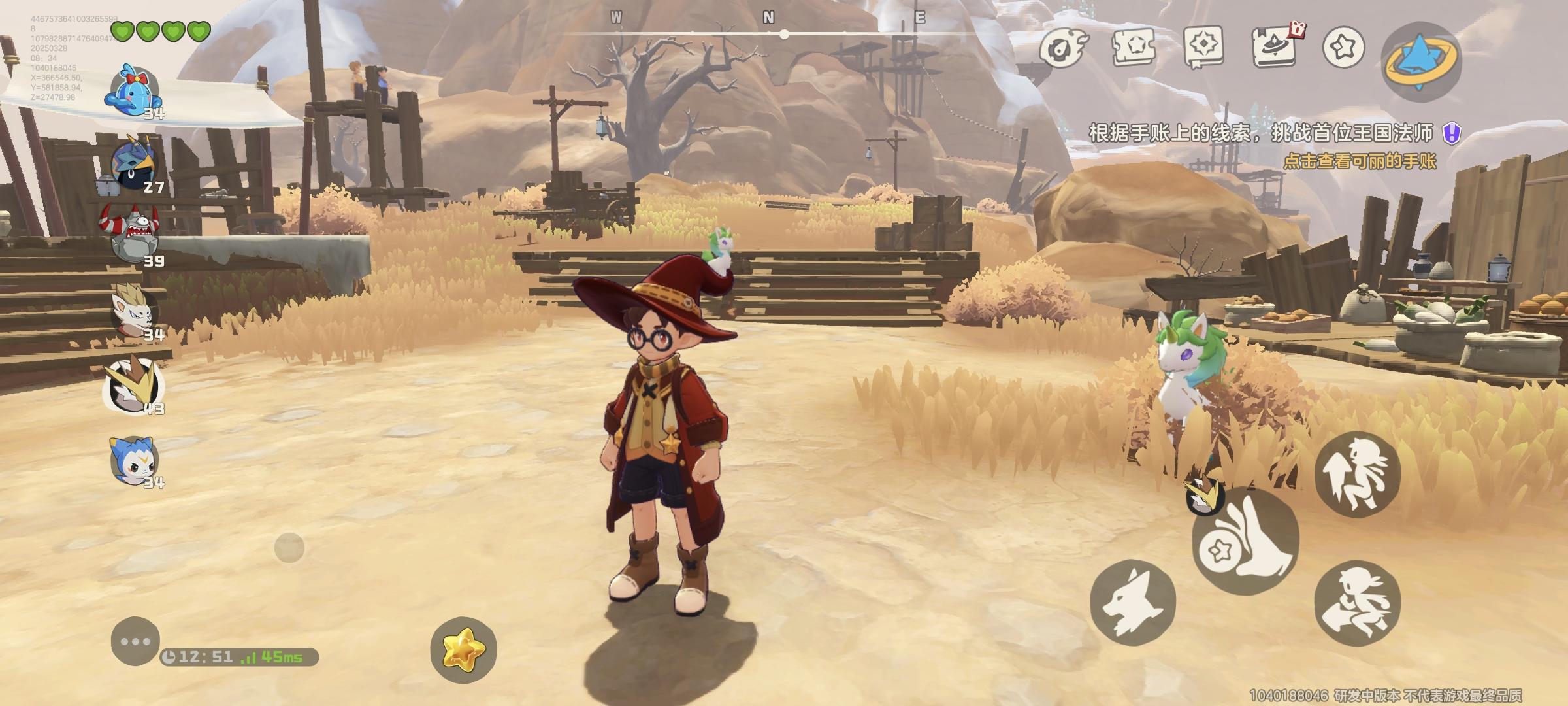Click the quest objective about the kingdom mage

pos(1261,133)
